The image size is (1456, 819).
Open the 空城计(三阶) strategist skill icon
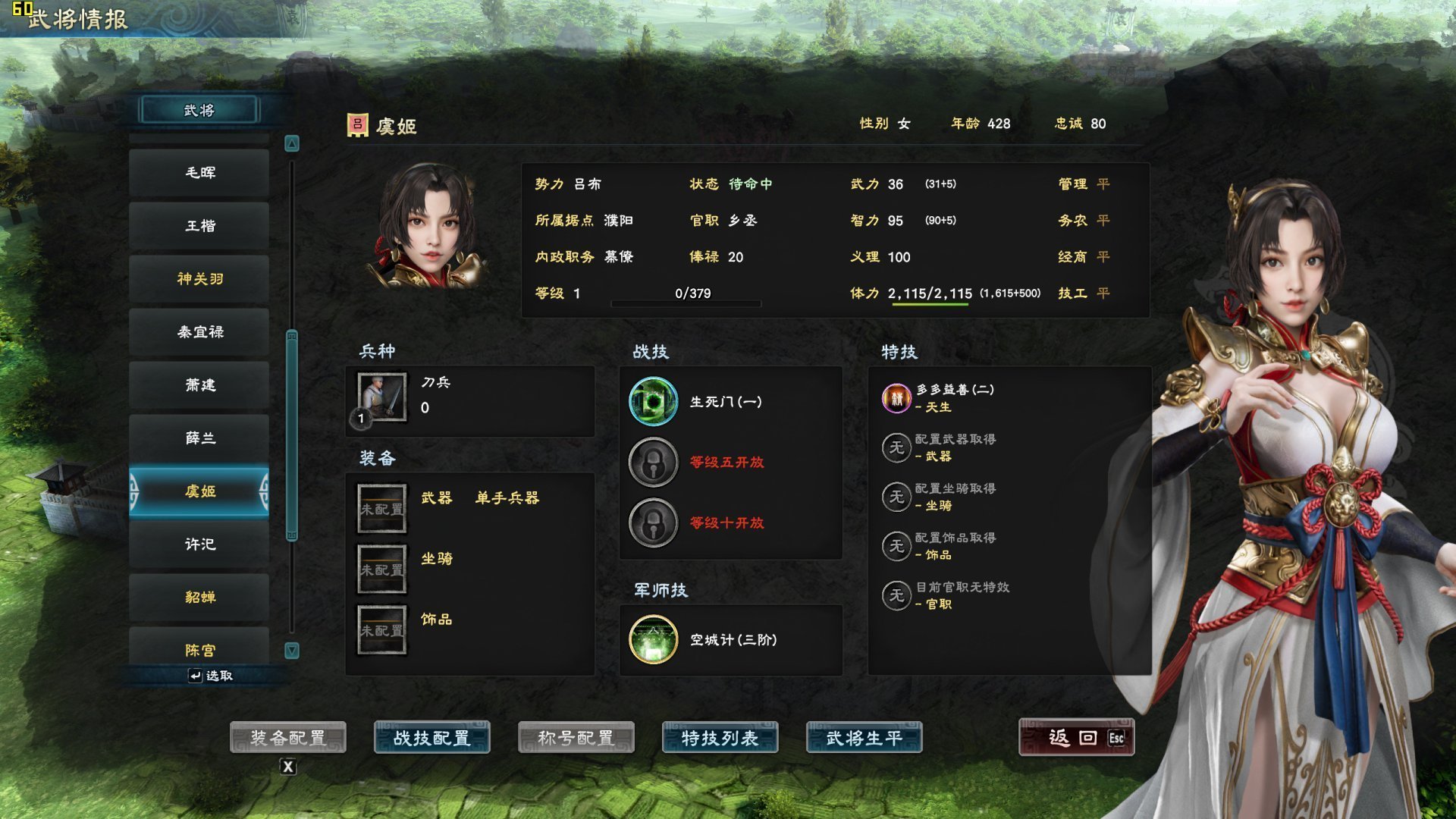[x=653, y=639]
